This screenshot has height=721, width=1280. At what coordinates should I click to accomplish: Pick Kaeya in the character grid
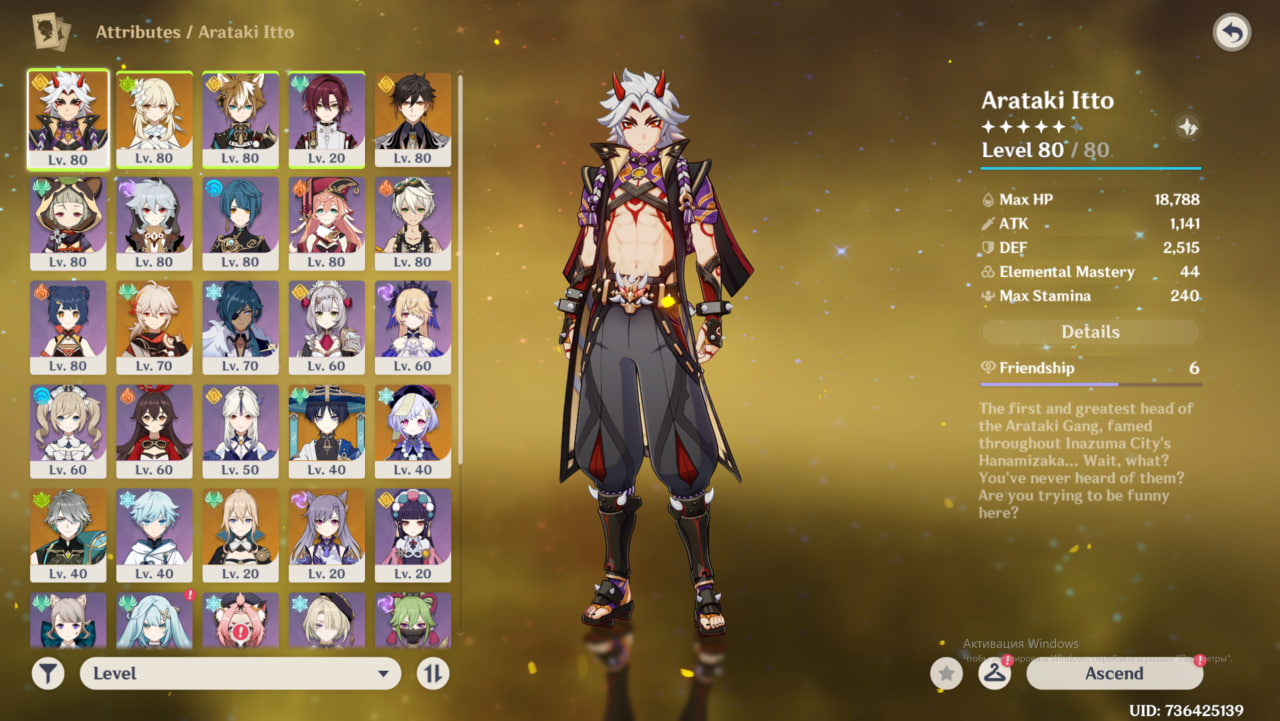click(x=241, y=326)
